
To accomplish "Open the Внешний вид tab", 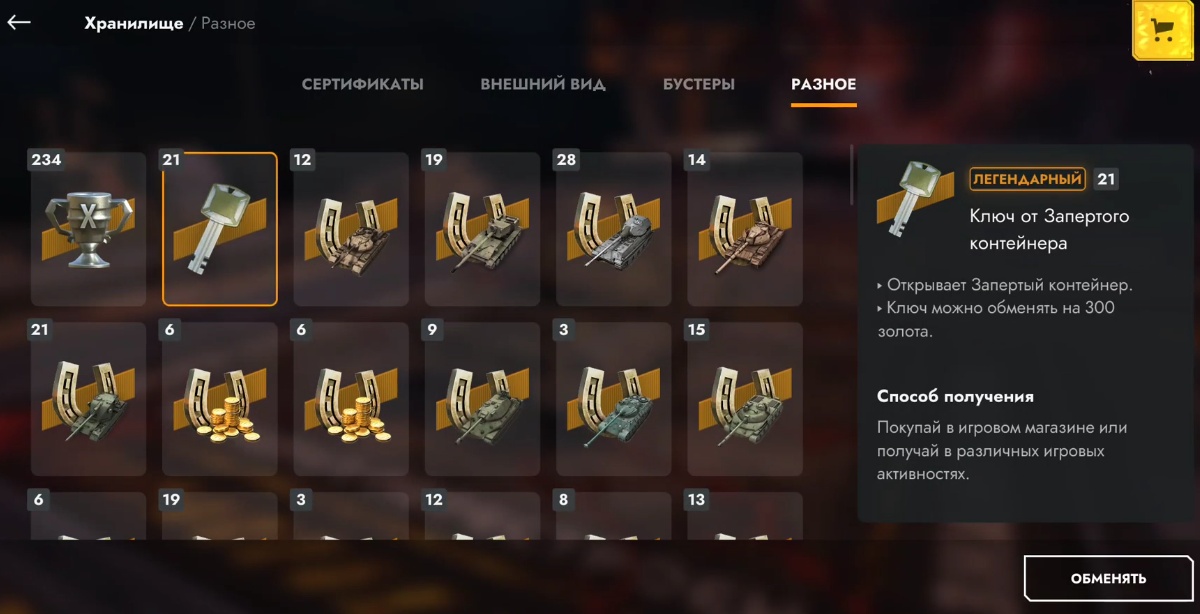I will 542,84.
